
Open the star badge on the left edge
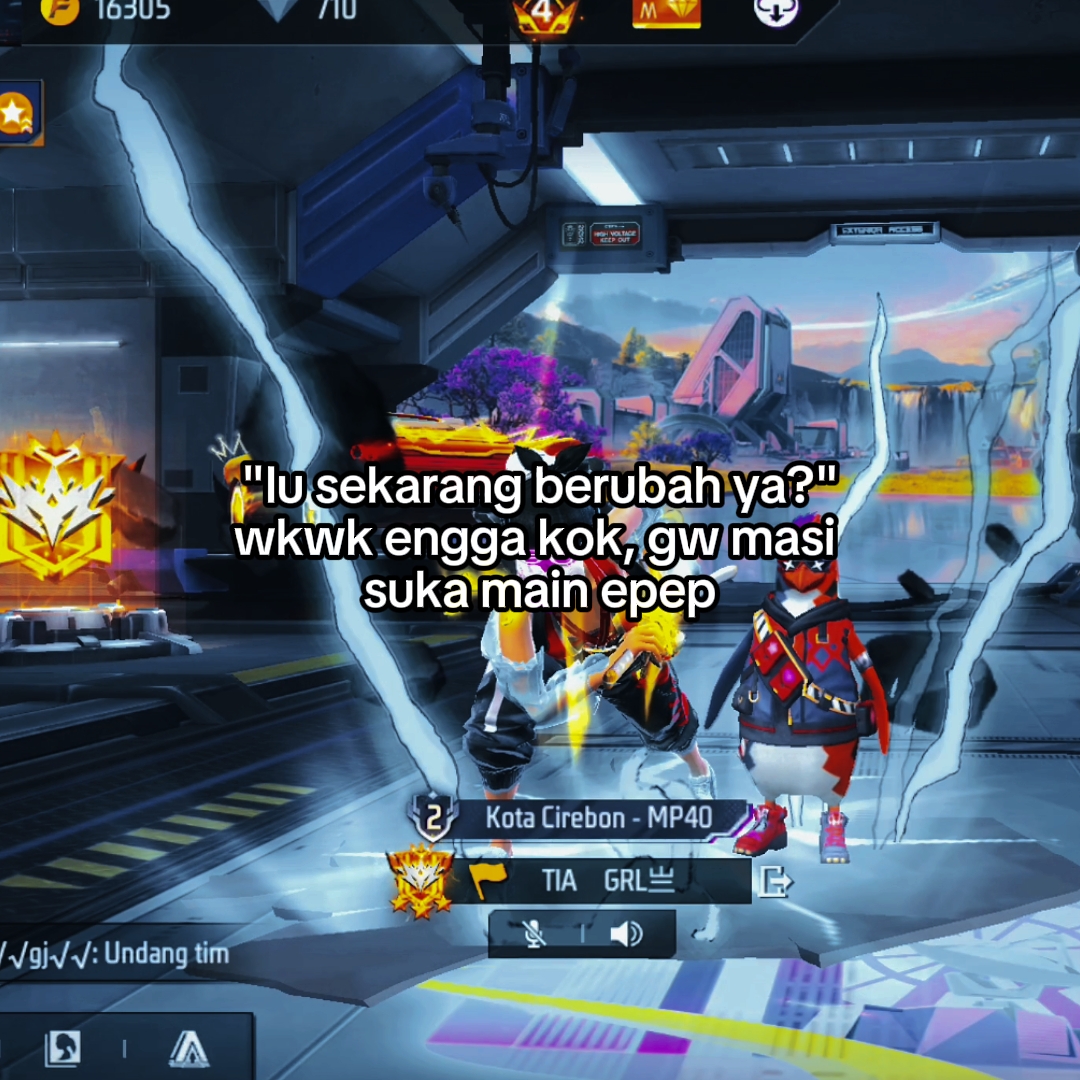tap(17, 113)
